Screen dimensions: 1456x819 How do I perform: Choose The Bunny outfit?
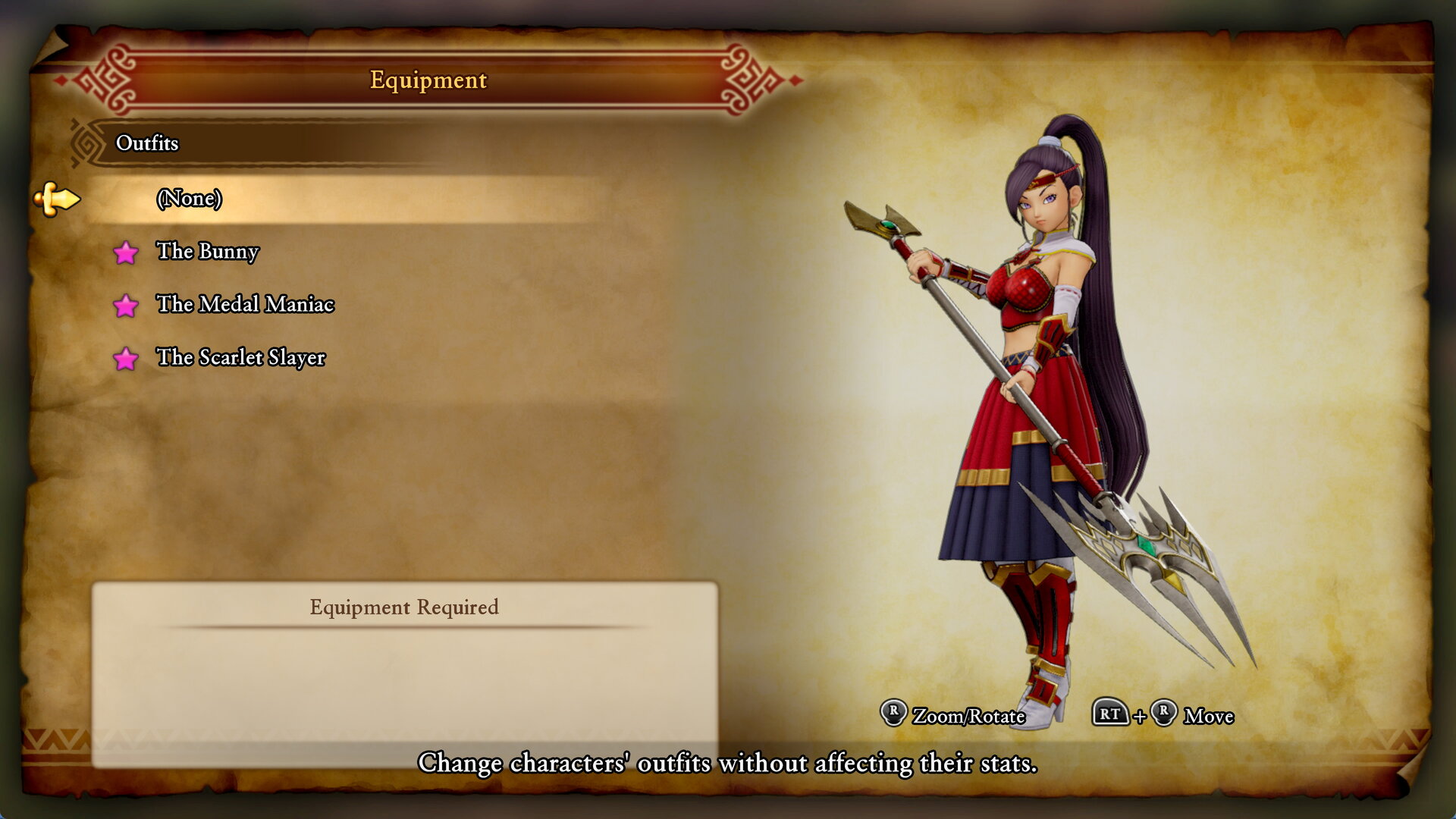click(207, 251)
